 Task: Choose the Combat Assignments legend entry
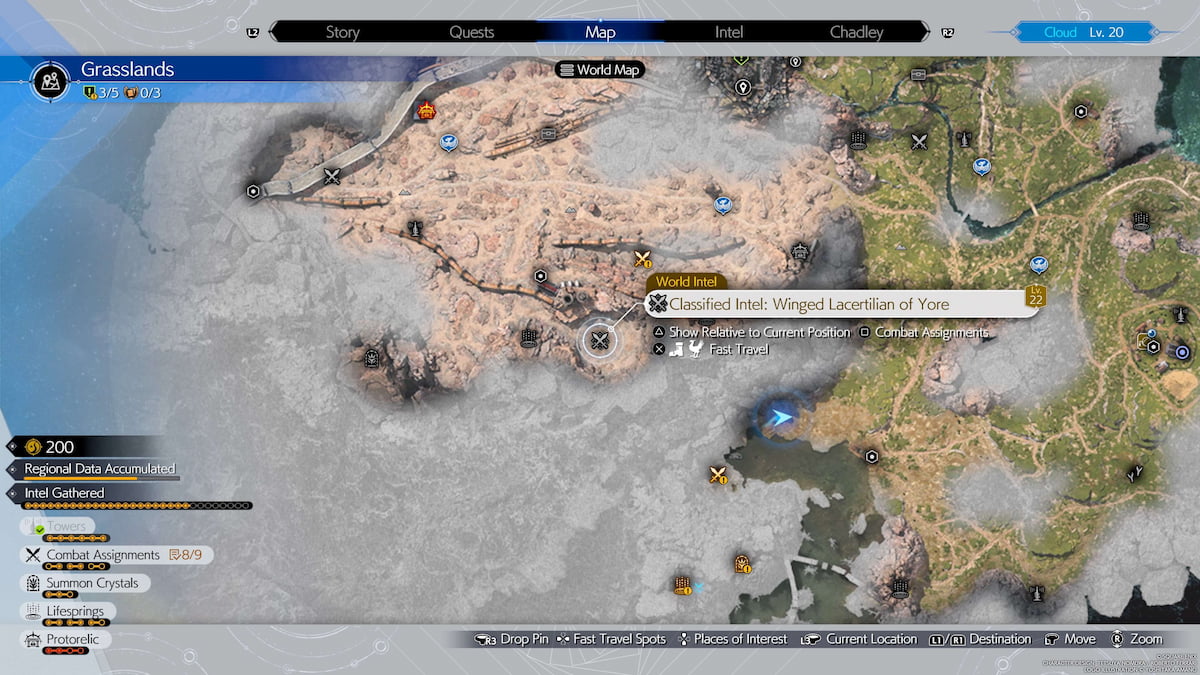(x=102, y=555)
